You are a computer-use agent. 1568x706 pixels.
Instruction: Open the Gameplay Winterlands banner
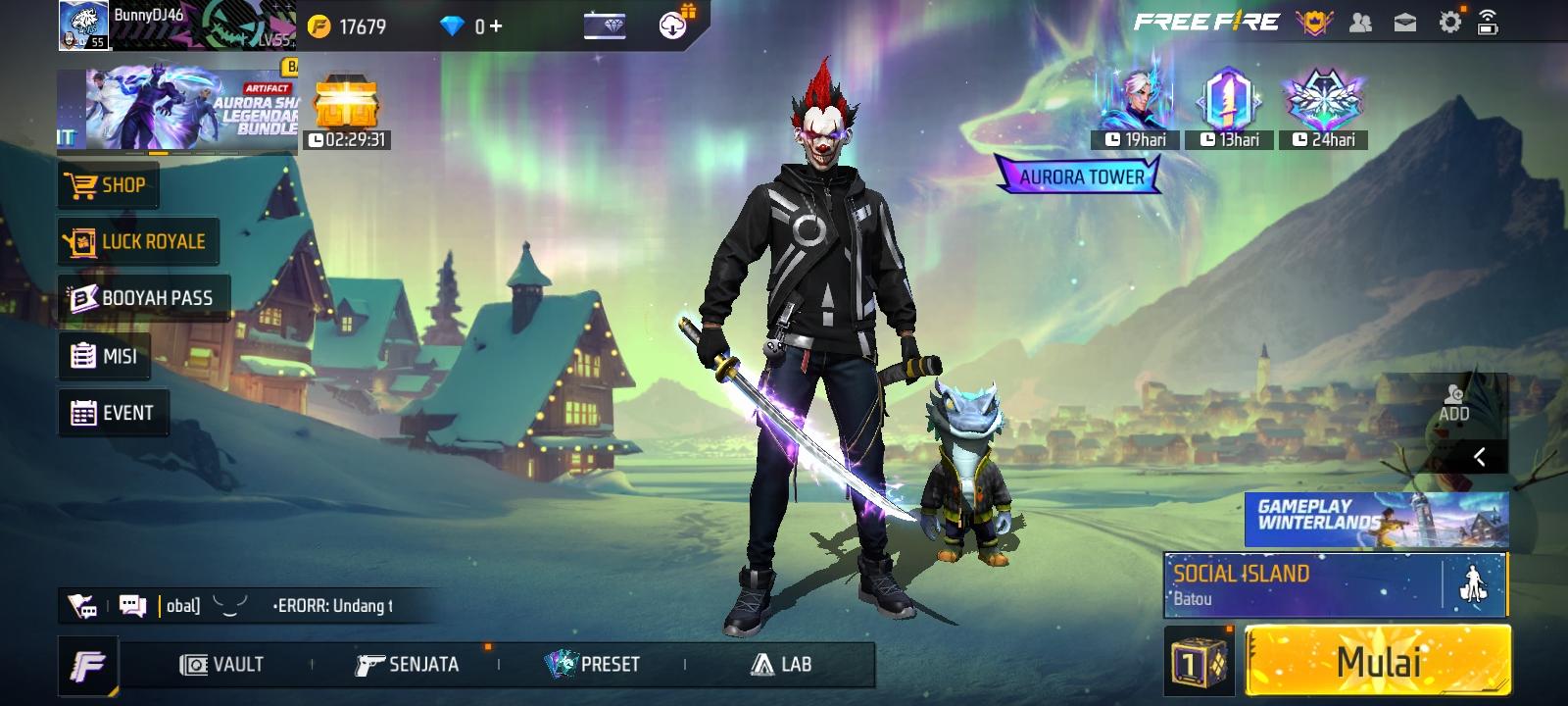point(1376,518)
